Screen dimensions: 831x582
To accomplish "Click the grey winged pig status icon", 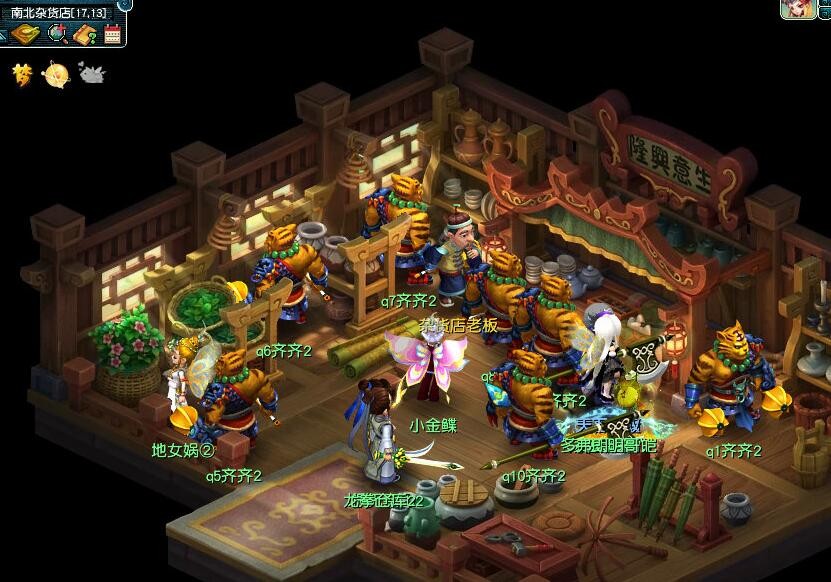I will click(x=92, y=73).
